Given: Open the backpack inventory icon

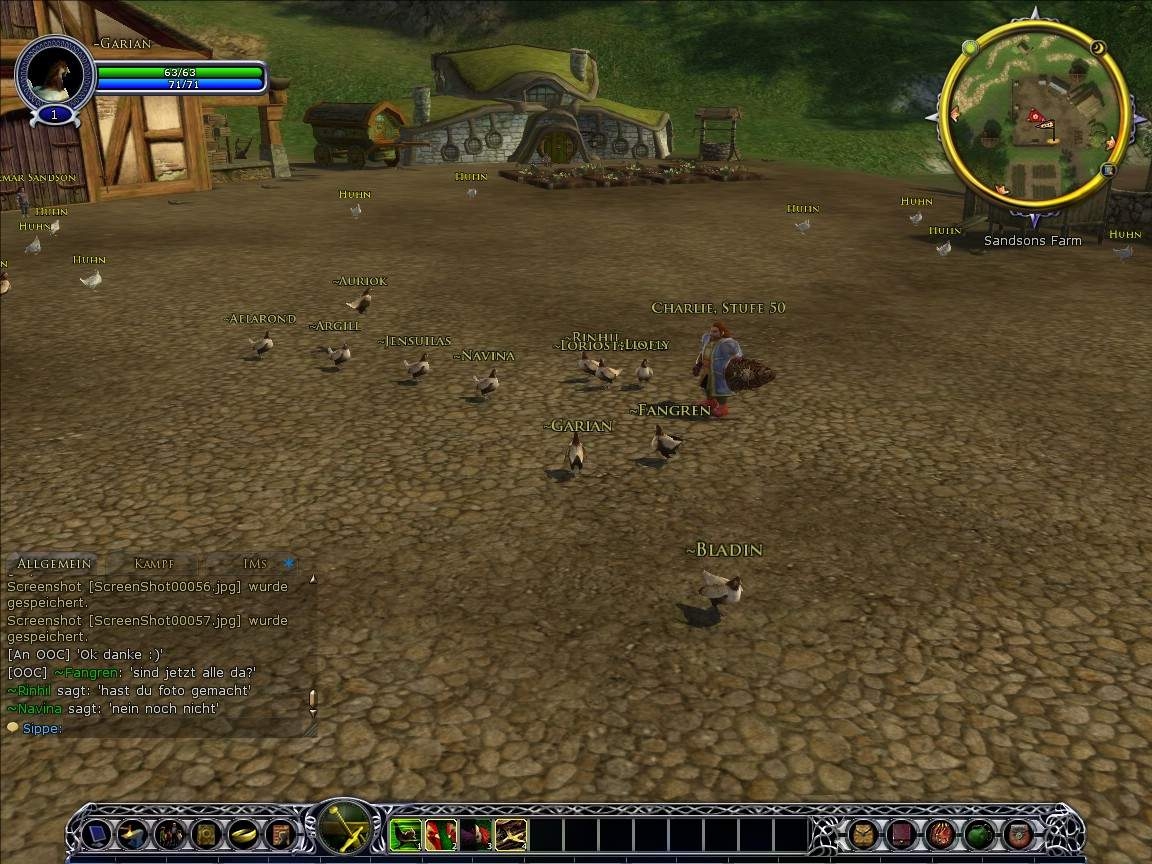Looking at the screenshot, I should pyautogui.click(x=863, y=834).
